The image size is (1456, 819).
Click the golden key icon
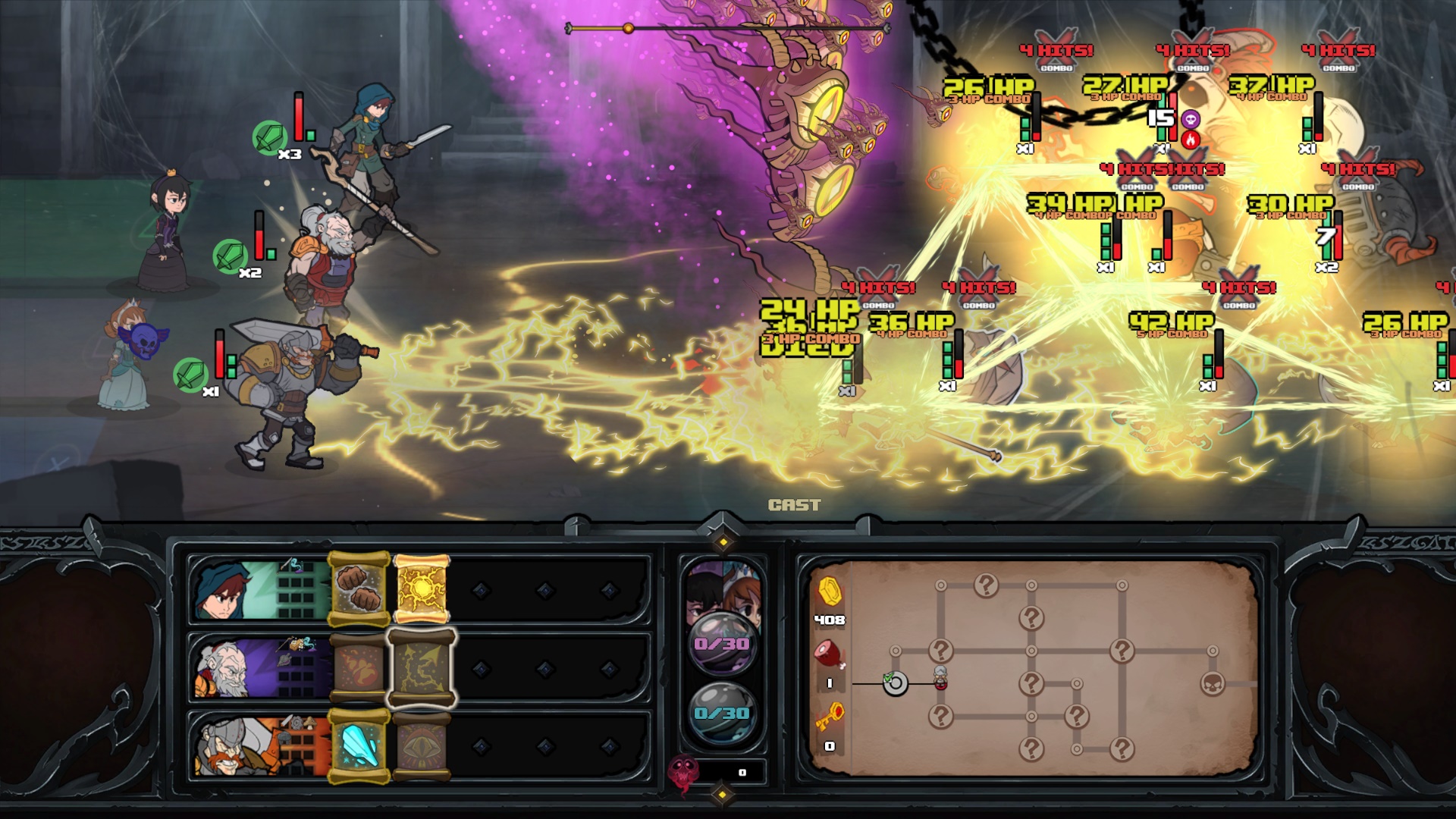pyautogui.click(x=829, y=716)
